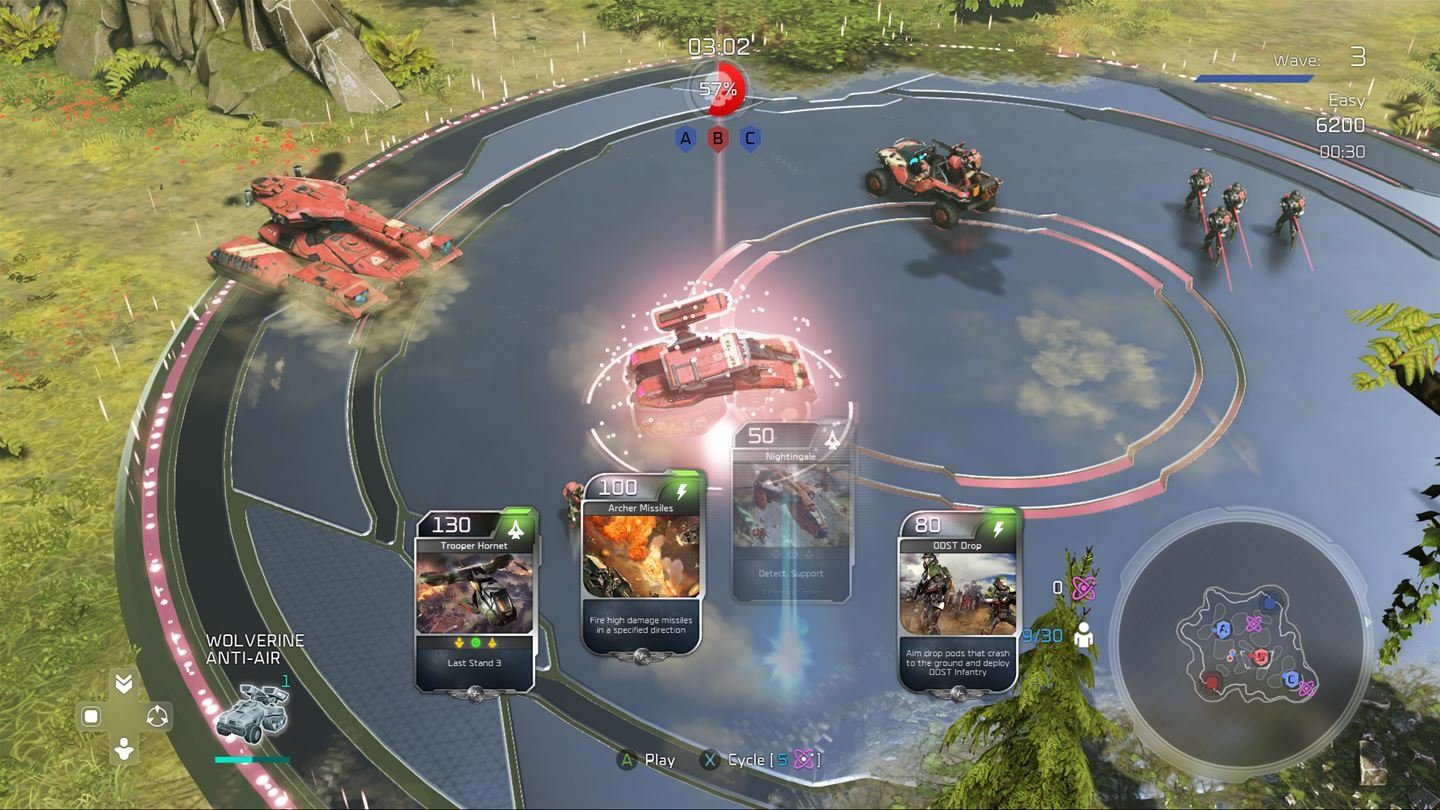
Task: Select the circular rally-point icon on the d-pad
Action: point(157,715)
